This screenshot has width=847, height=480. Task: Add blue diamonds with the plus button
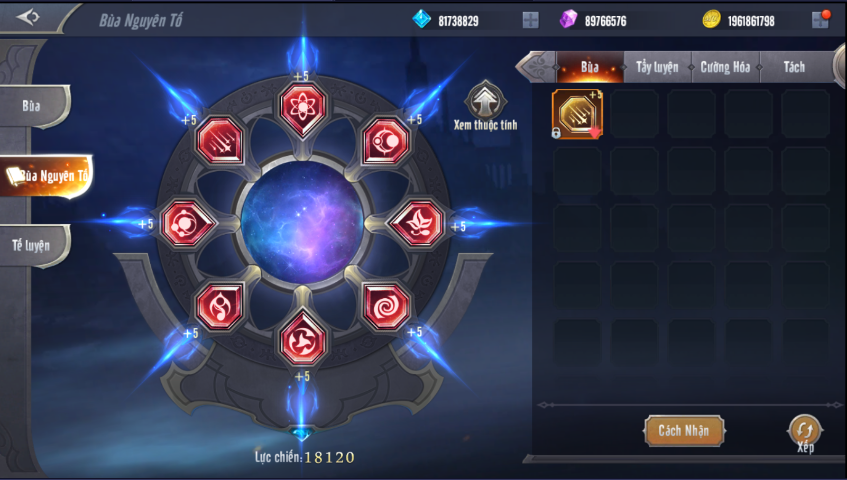click(530, 20)
